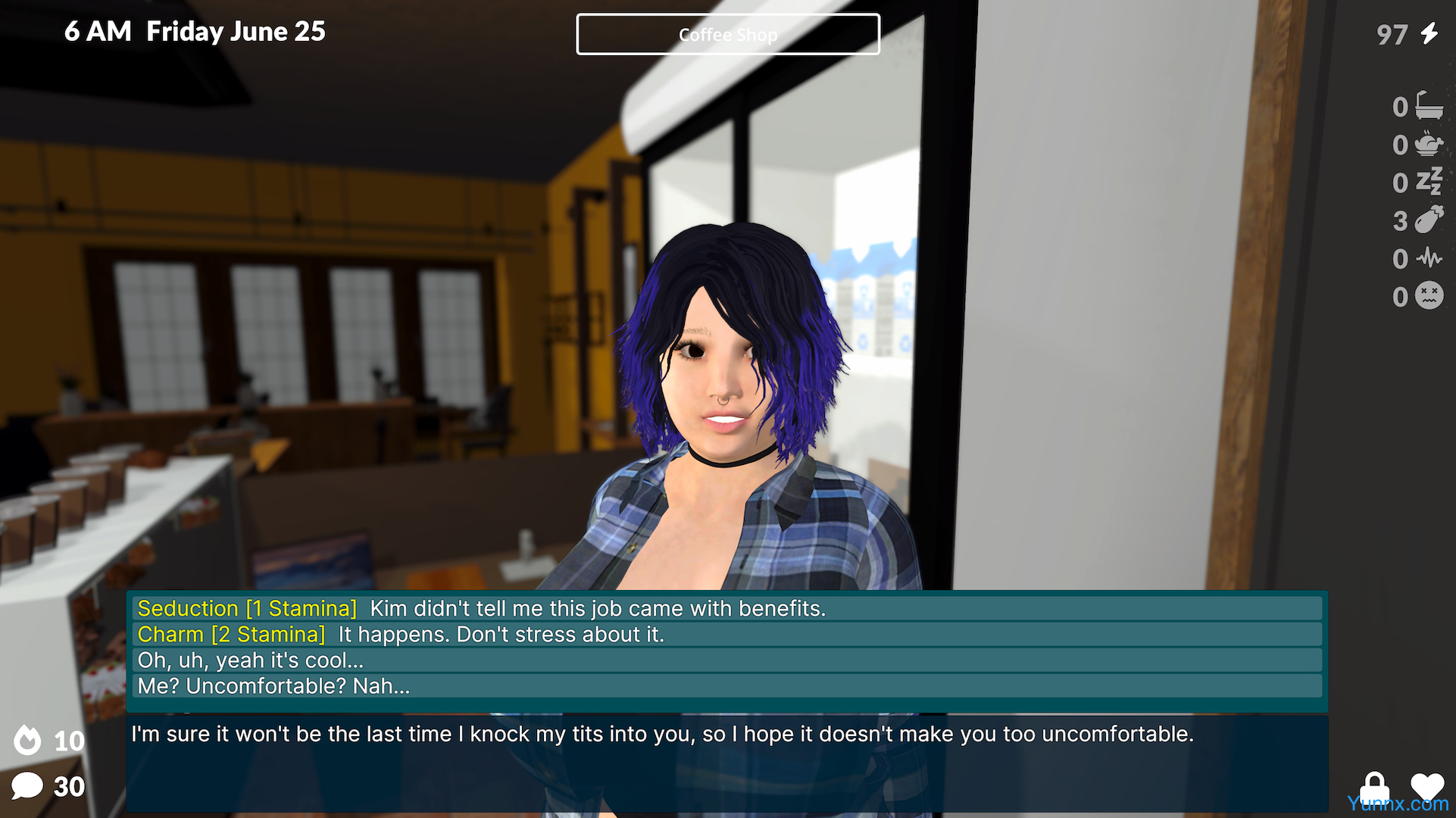Screen dimensions: 1456x818
Task: Click the speech bubble icon beside 30
Action: (x=27, y=786)
